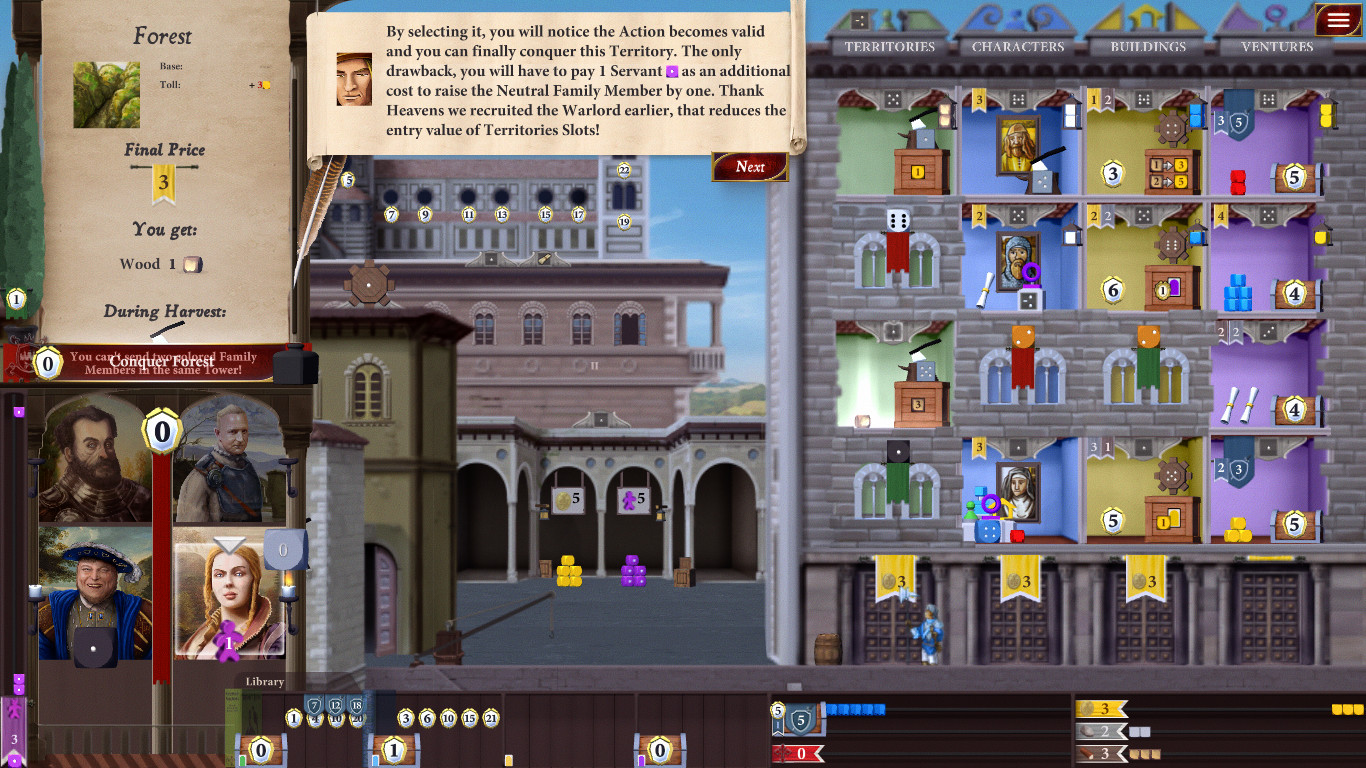
Task: Switch to the Territories tower tab
Action: click(x=889, y=46)
